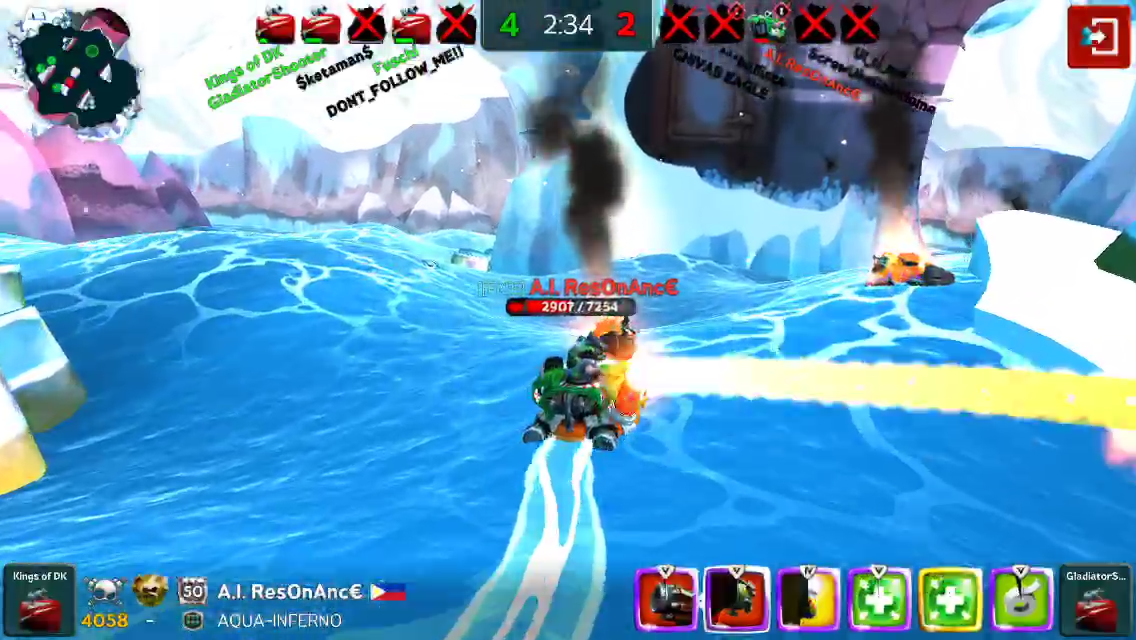Select the half-dark red weapon slot
Screen dimensions: 1136x640
(x=737, y=600)
